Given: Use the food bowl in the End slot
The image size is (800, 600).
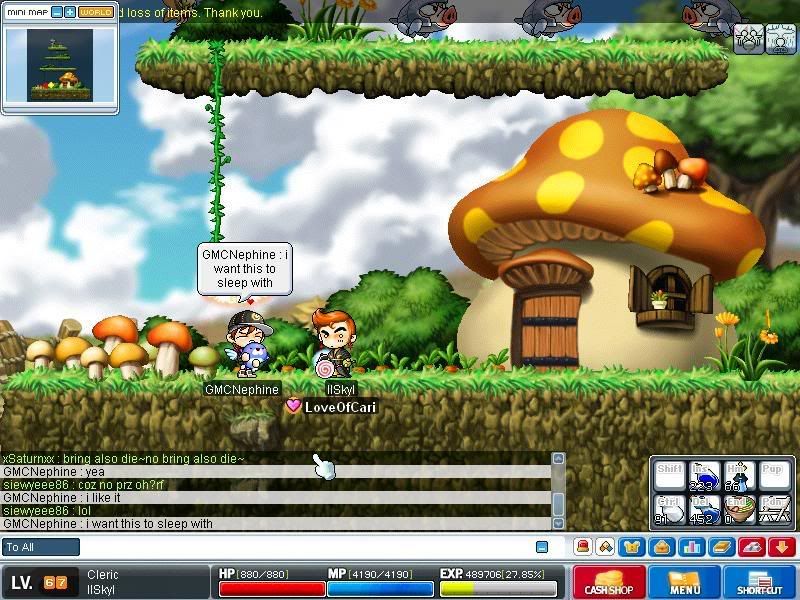Looking at the screenshot, I should pyautogui.click(x=738, y=508).
